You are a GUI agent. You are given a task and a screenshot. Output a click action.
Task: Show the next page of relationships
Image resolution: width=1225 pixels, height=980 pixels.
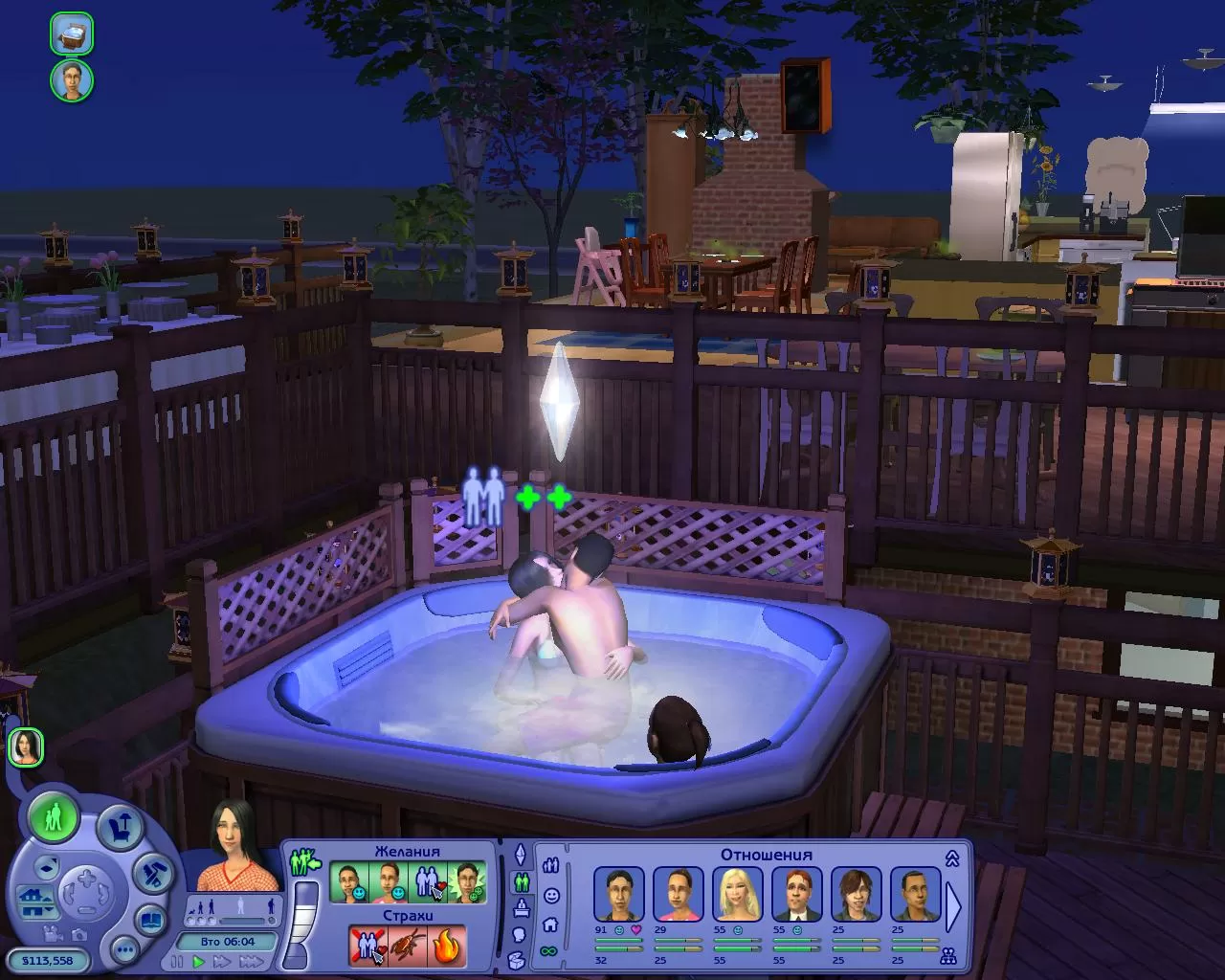tap(954, 902)
